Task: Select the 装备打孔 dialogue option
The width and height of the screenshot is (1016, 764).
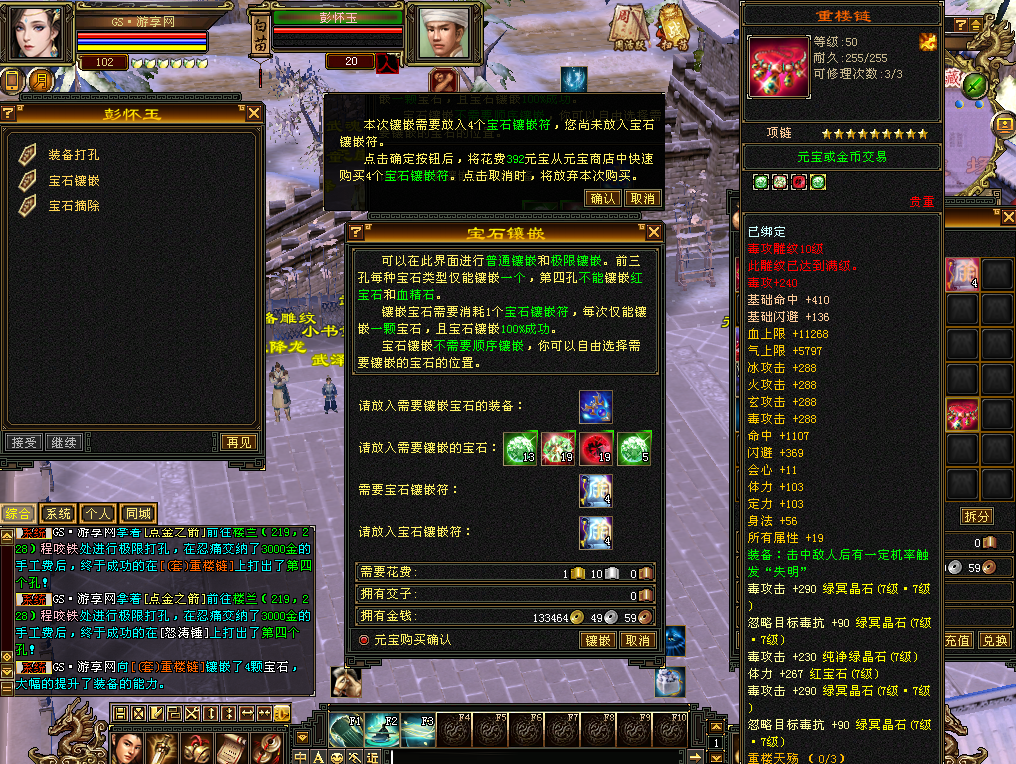Action: tap(74, 155)
